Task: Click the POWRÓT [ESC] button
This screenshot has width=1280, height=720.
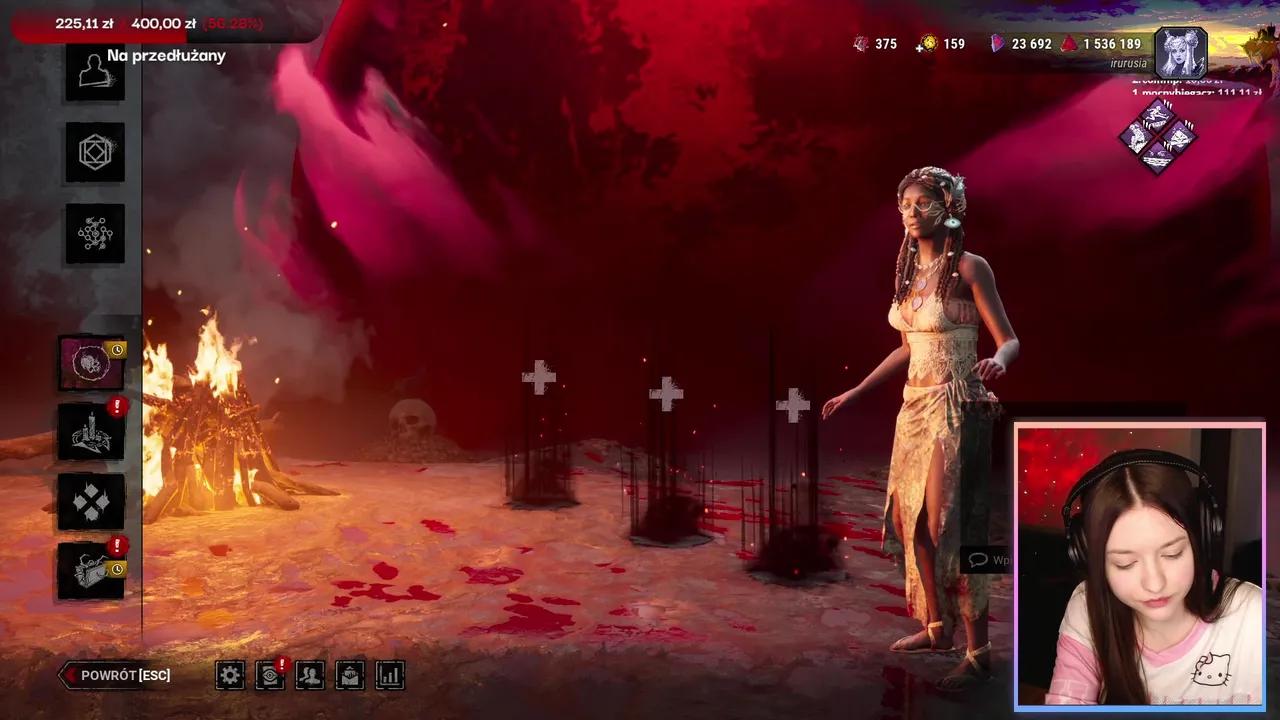Action: [115, 675]
